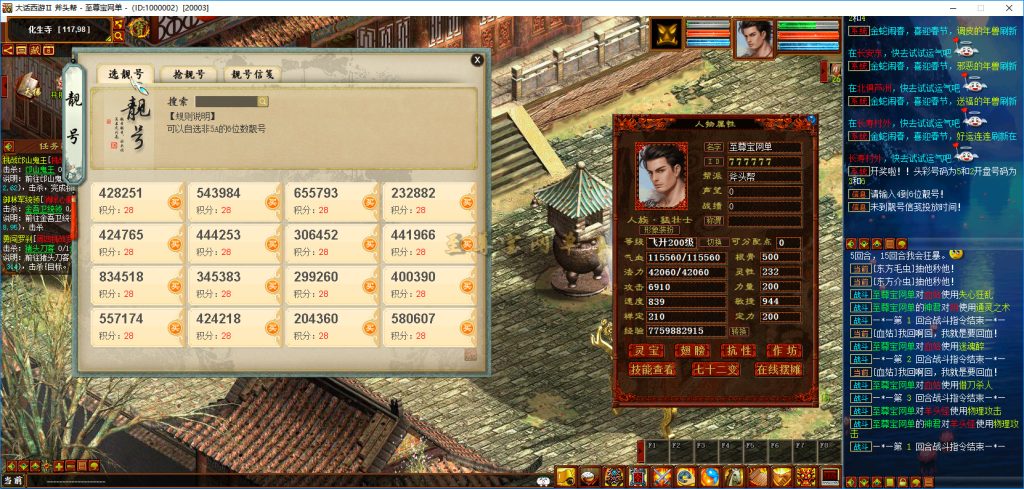Open the 翅膀 wings panel
The width and height of the screenshot is (1024, 489).
pos(693,349)
